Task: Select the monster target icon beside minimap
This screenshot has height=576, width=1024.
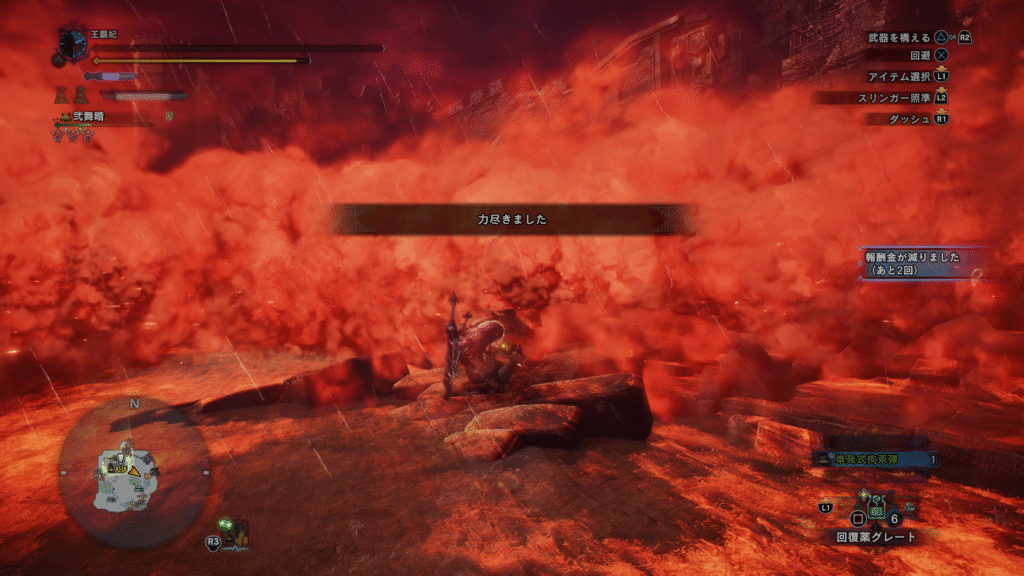Action: click(234, 532)
